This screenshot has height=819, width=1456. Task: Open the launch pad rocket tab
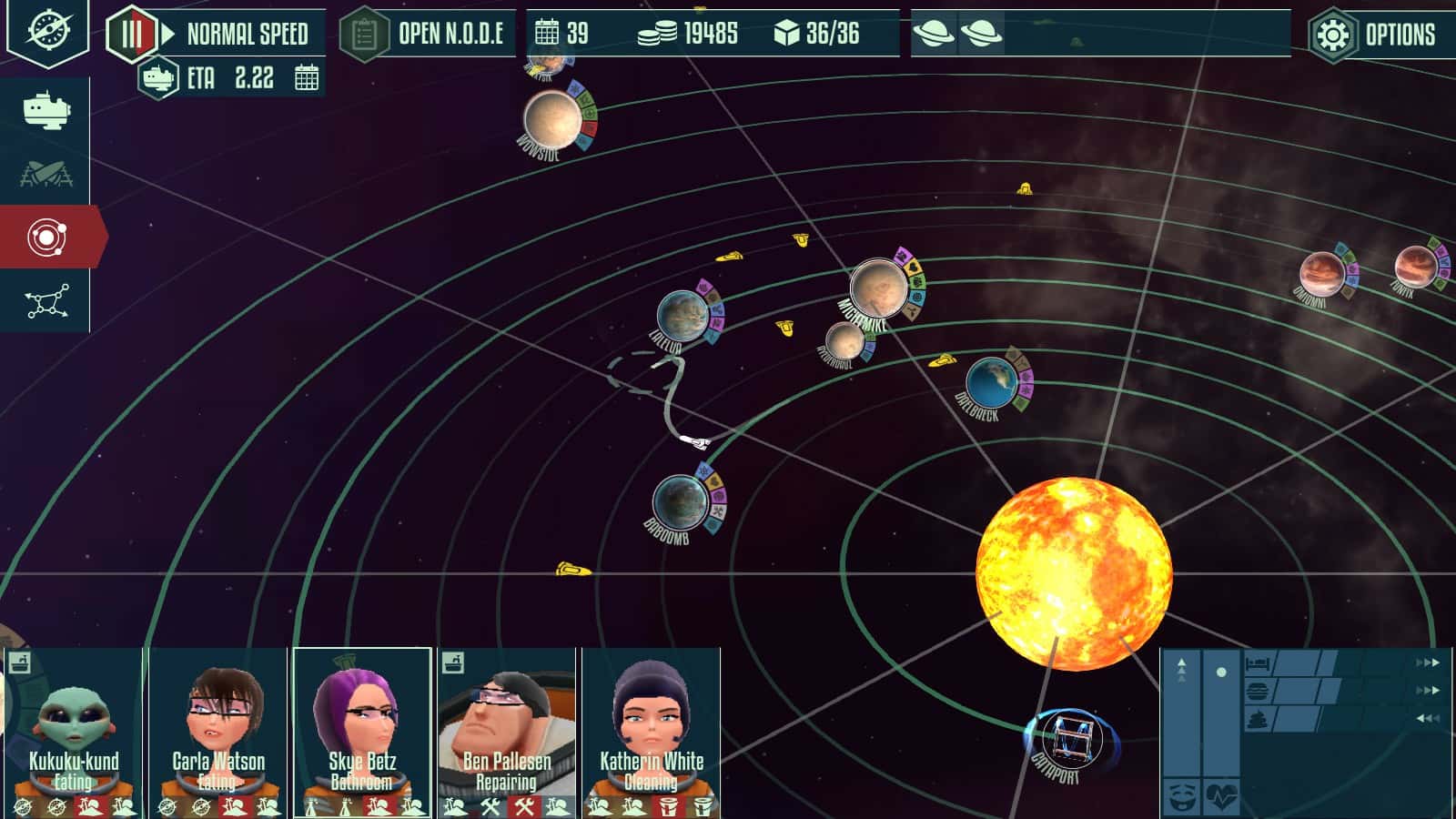pyautogui.click(x=45, y=173)
